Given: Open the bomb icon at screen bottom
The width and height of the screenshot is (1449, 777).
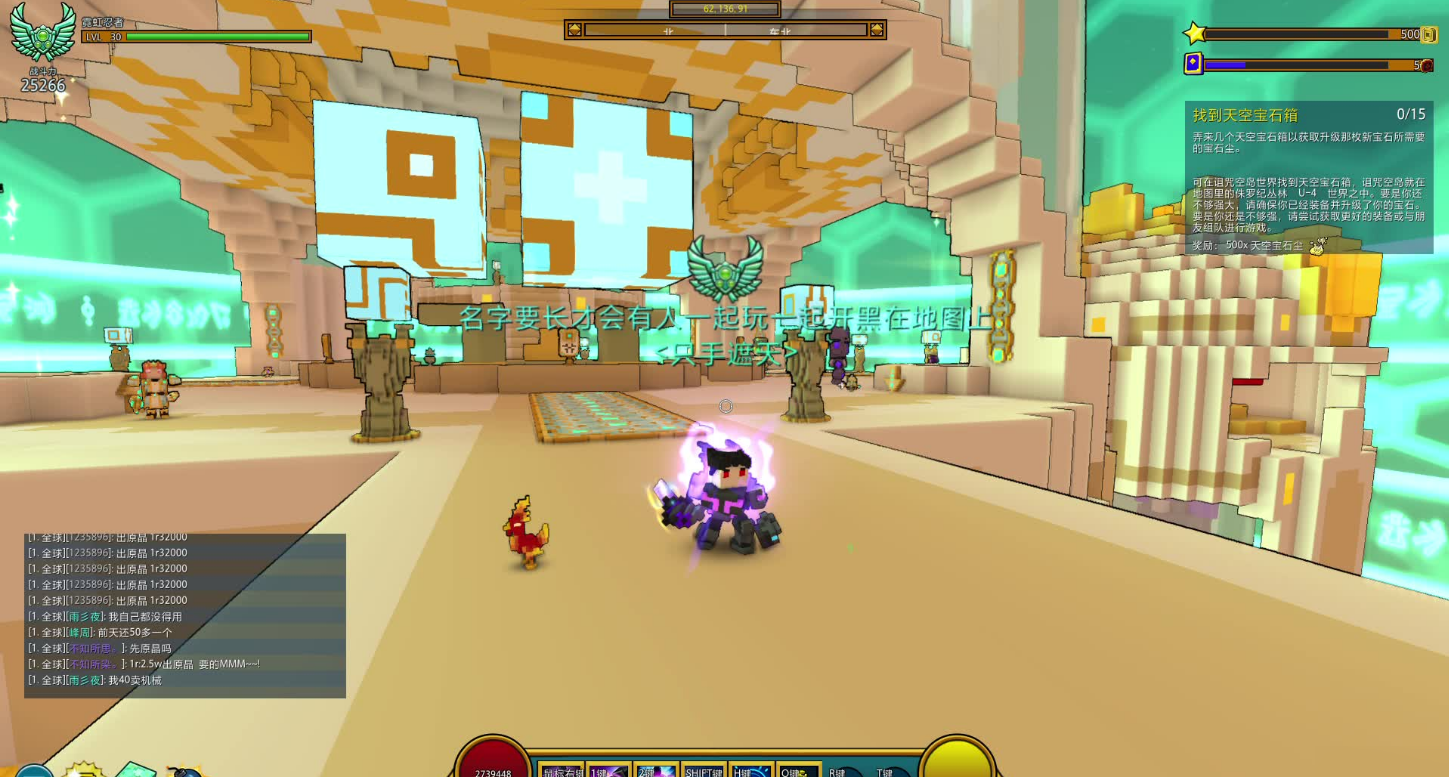Looking at the screenshot, I should tap(185, 772).
